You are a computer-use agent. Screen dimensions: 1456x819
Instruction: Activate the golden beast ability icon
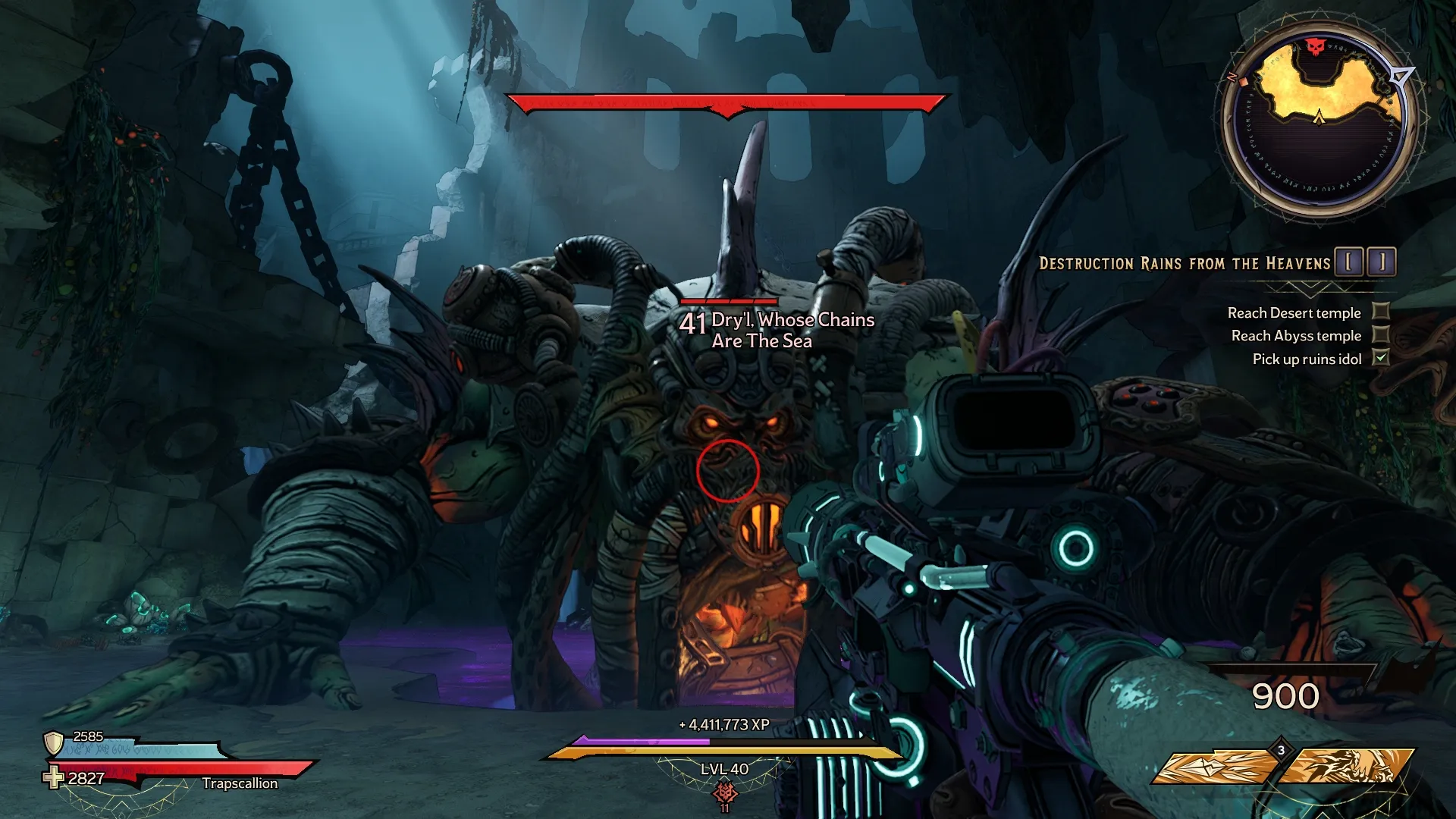tap(1349, 767)
